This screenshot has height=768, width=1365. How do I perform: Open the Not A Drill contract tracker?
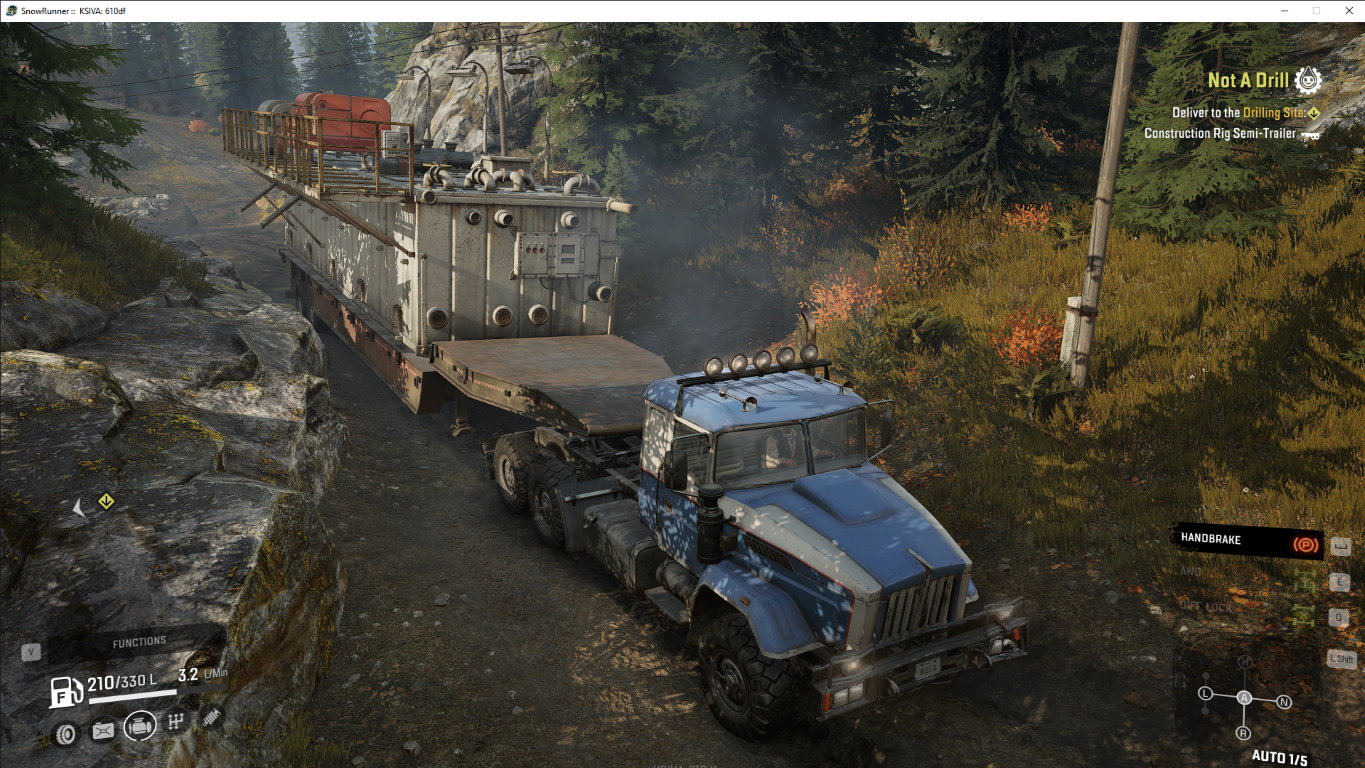pyautogui.click(x=1248, y=81)
